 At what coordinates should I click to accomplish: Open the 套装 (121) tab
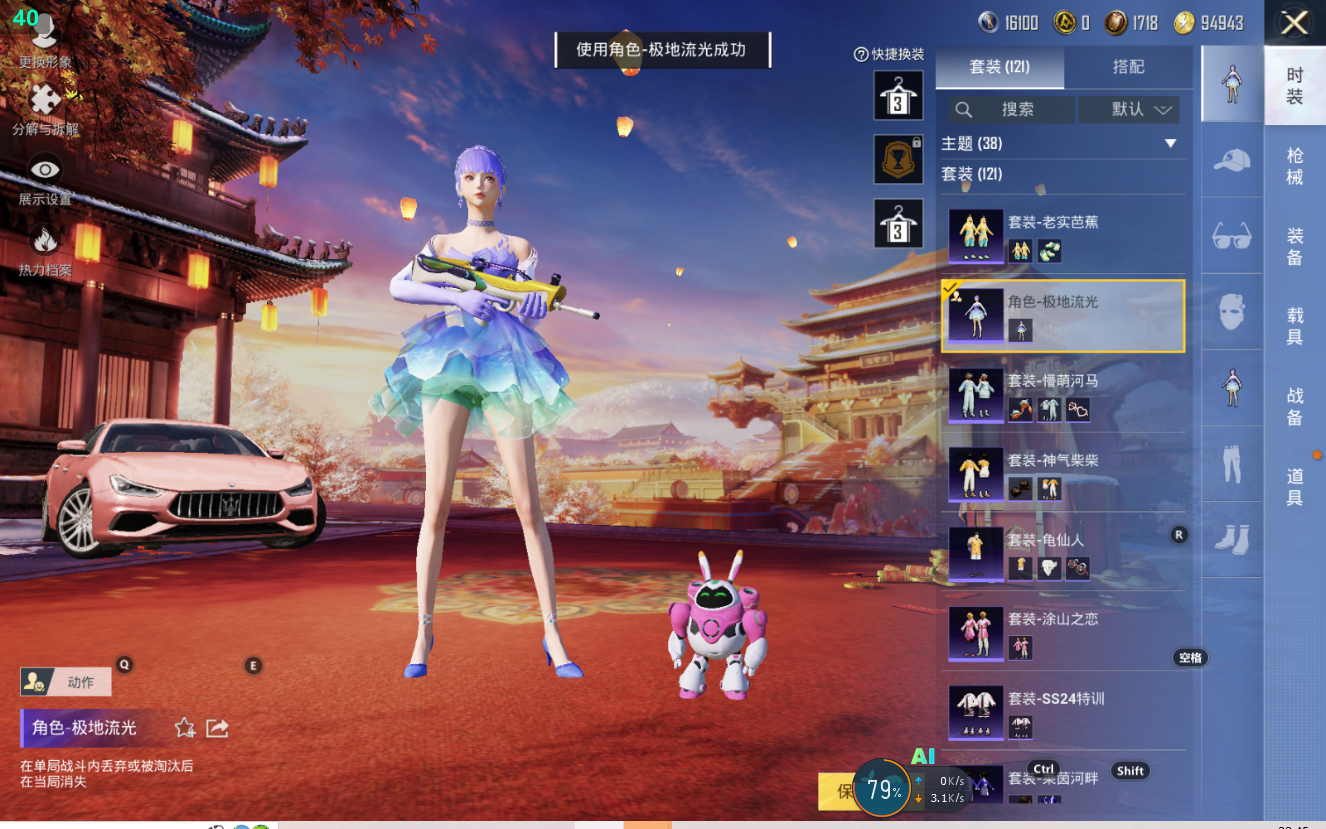coord(999,67)
